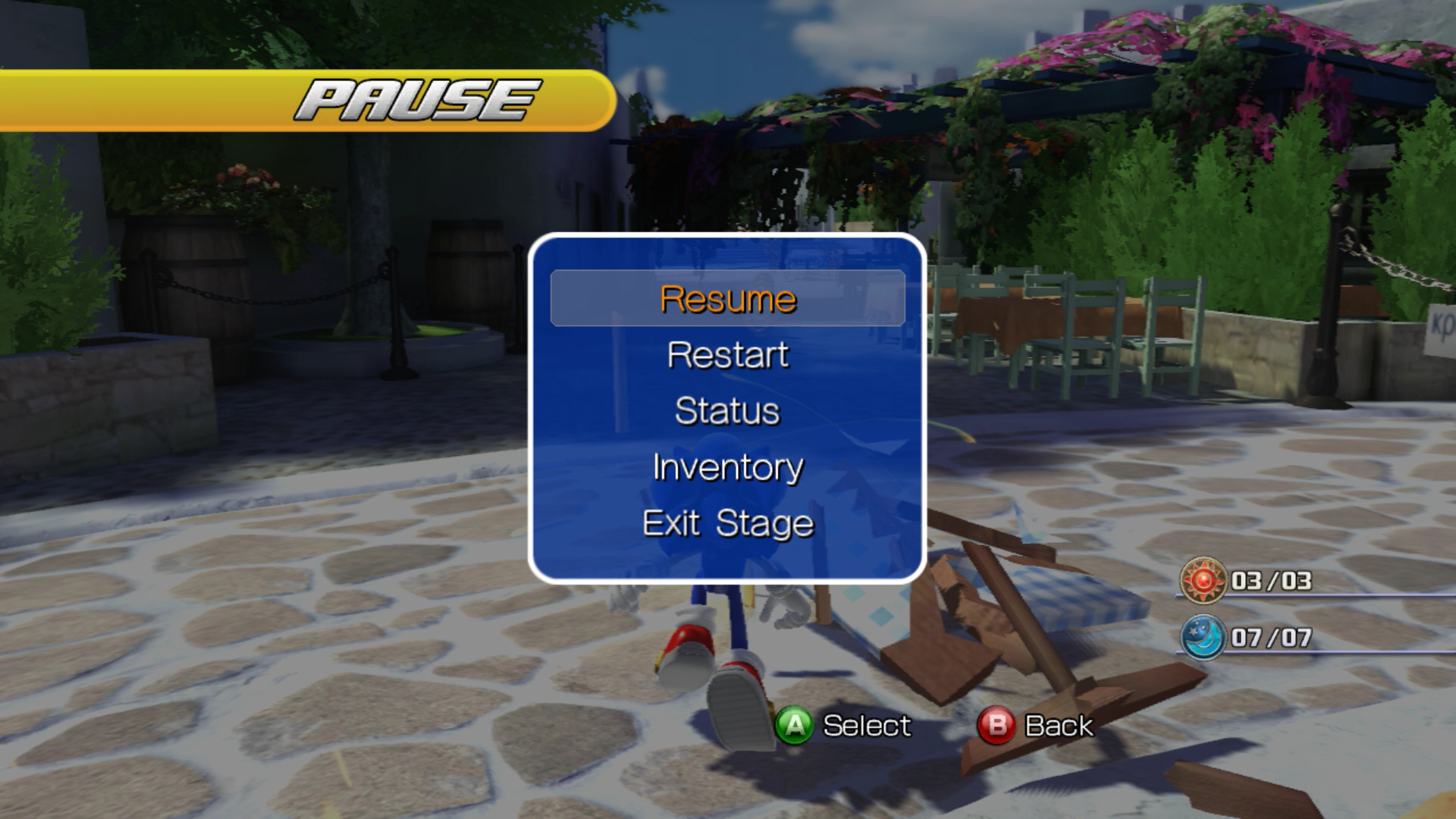The width and height of the screenshot is (1456, 819).
Task: Click the green A button icon
Action: click(x=793, y=726)
